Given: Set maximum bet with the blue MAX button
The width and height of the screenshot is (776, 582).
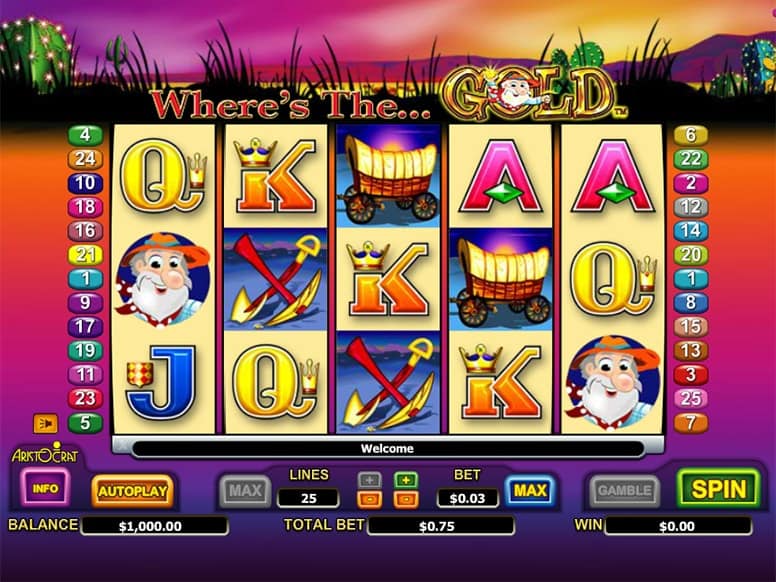Looking at the screenshot, I should coord(530,490).
